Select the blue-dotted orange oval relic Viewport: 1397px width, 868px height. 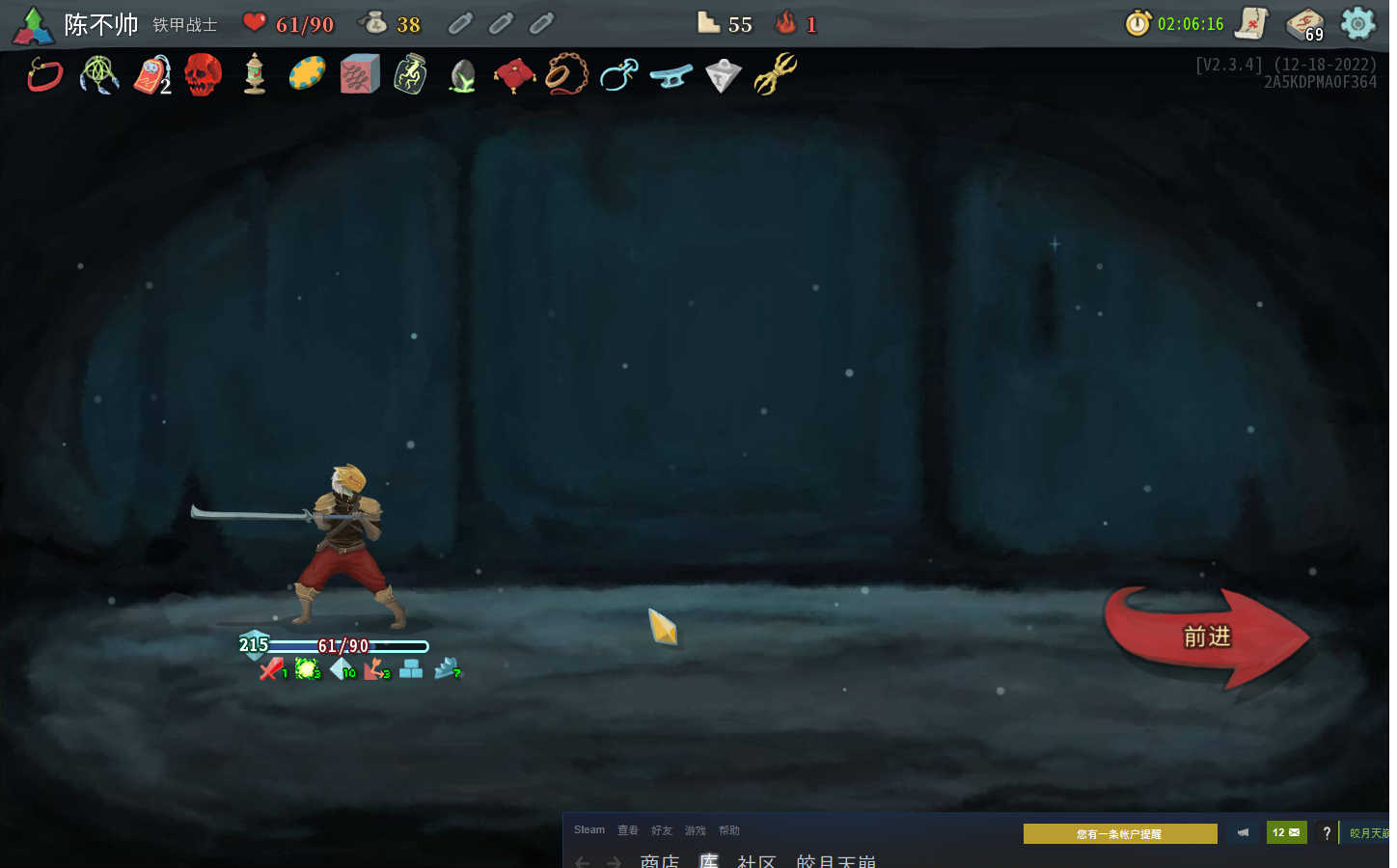click(307, 74)
